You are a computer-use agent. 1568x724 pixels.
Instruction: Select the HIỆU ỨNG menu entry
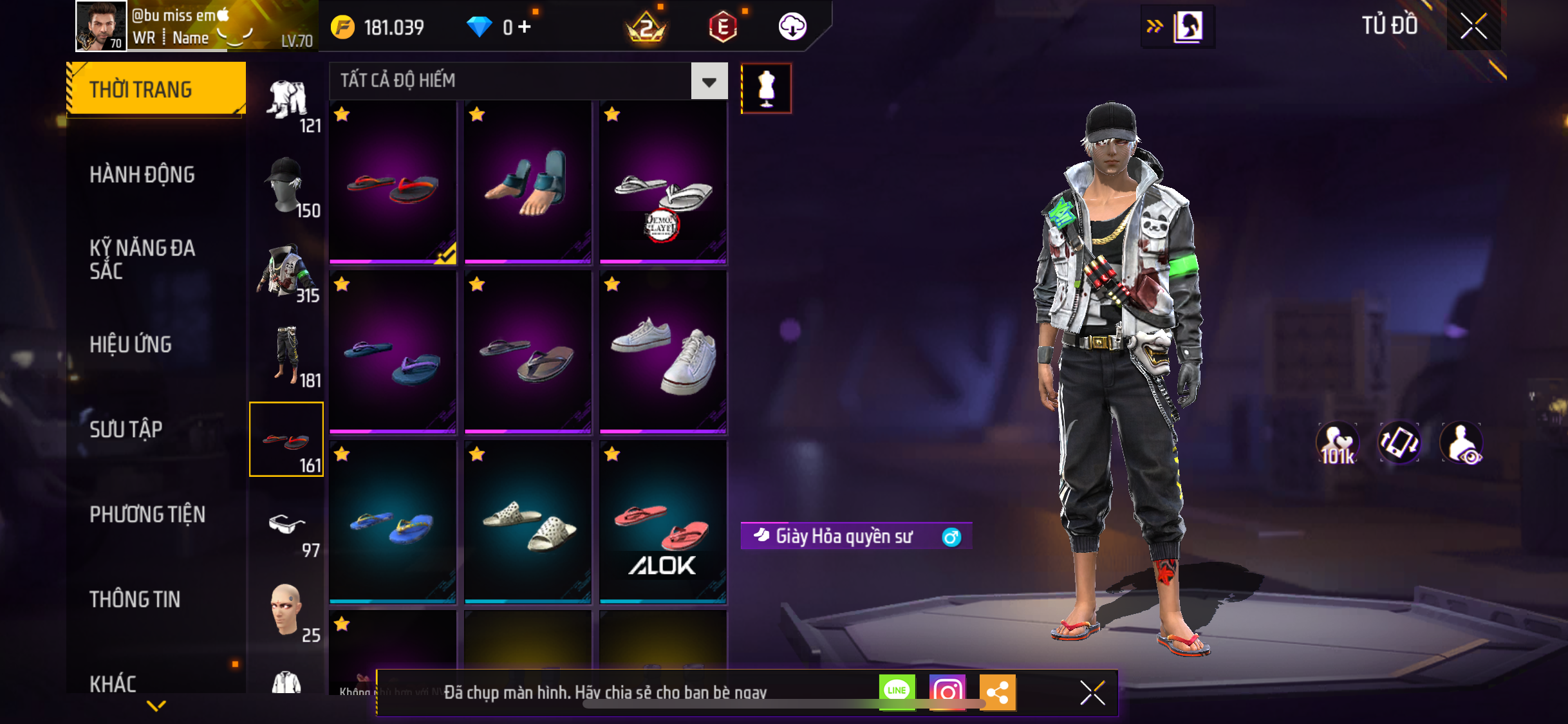(x=131, y=344)
